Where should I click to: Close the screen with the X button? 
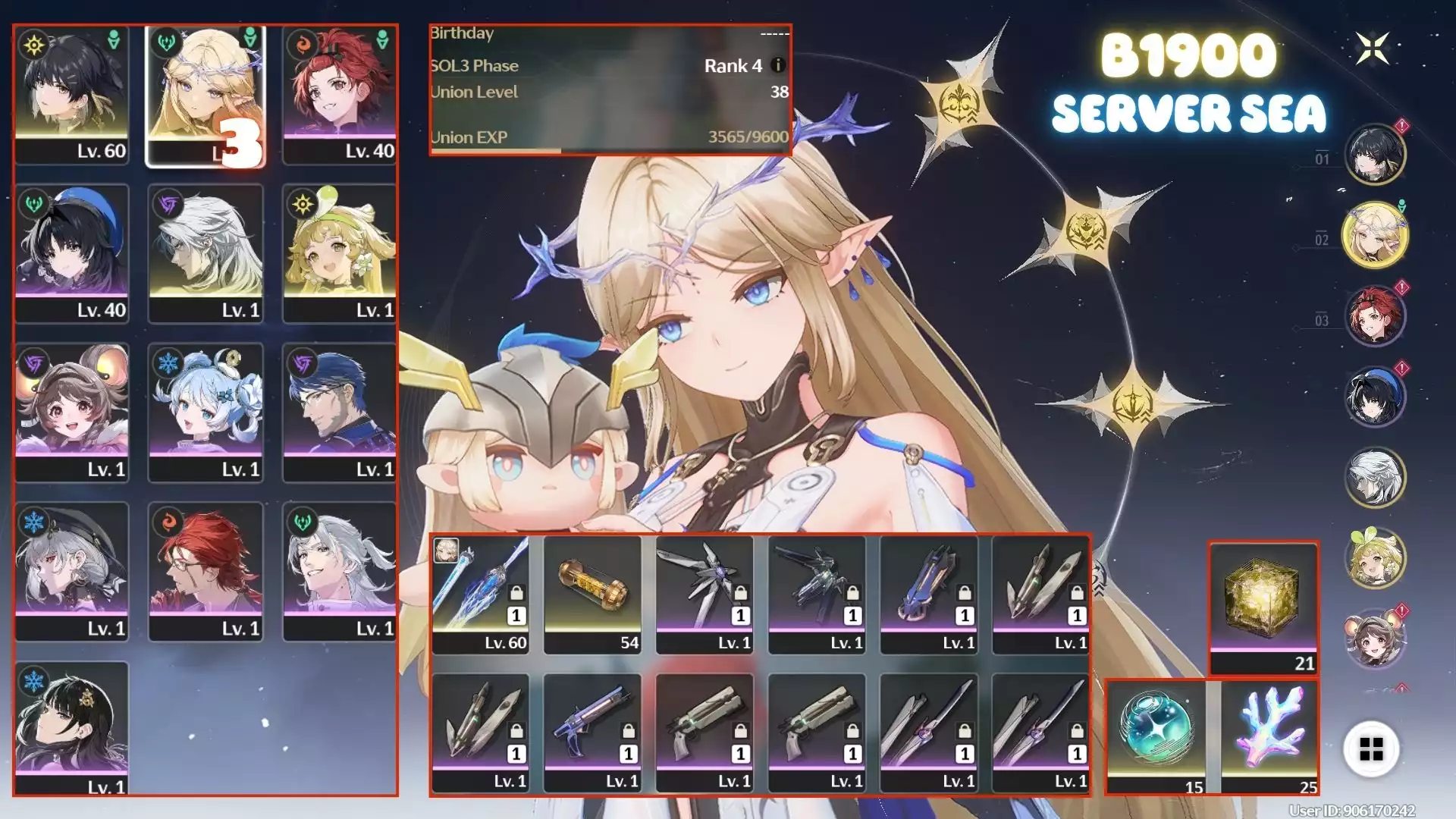point(1373,49)
